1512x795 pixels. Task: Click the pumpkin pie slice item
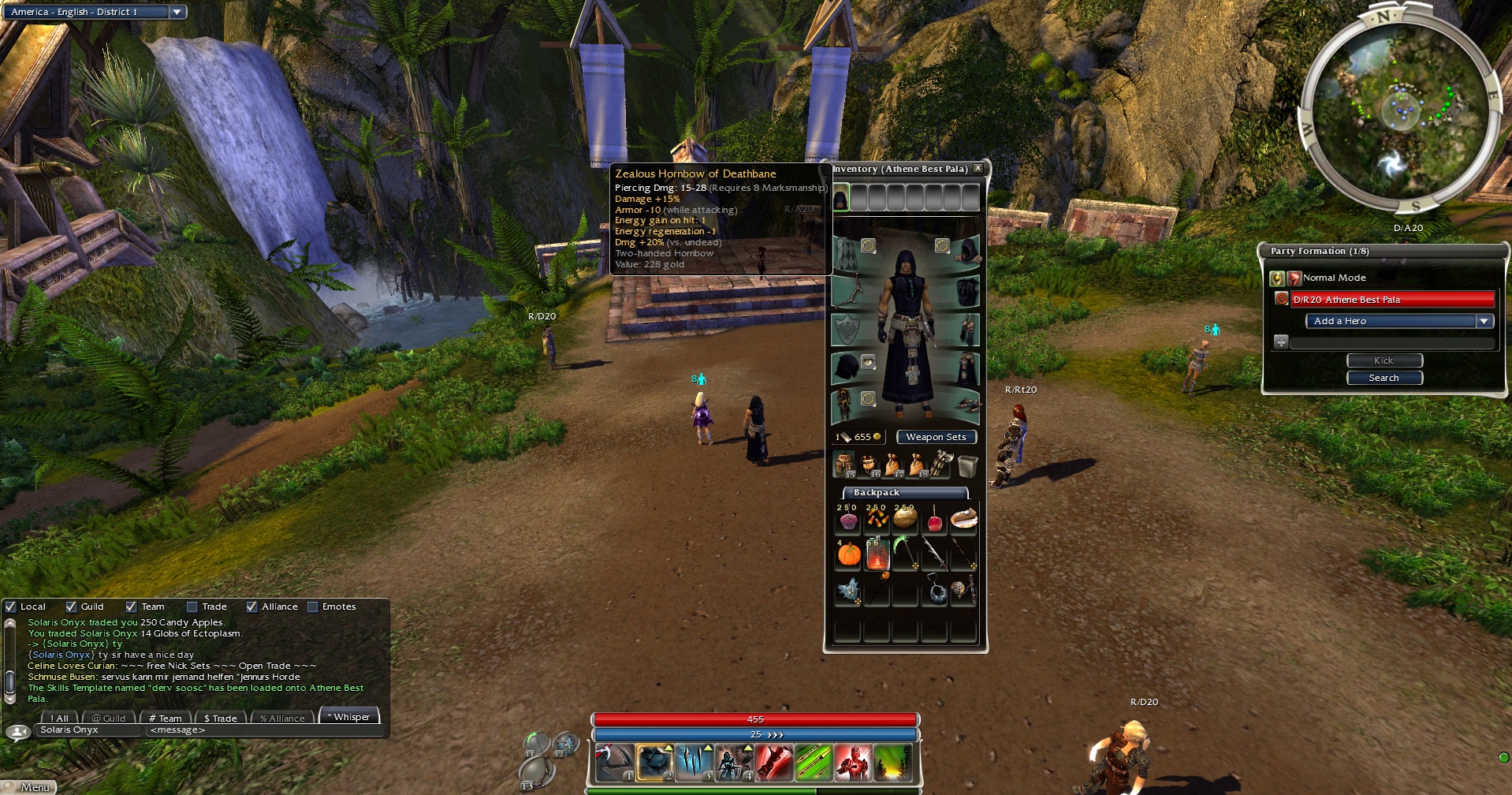click(963, 518)
